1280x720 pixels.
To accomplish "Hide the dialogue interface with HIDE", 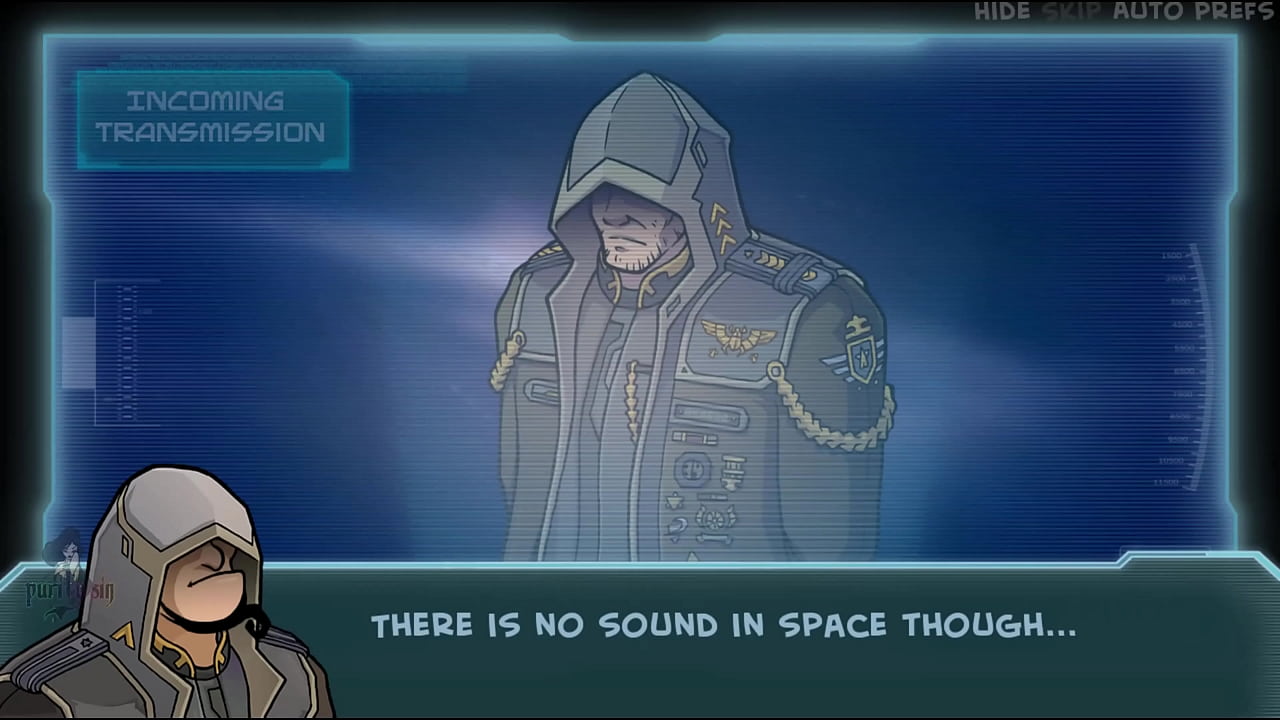I will pos(1002,12).
